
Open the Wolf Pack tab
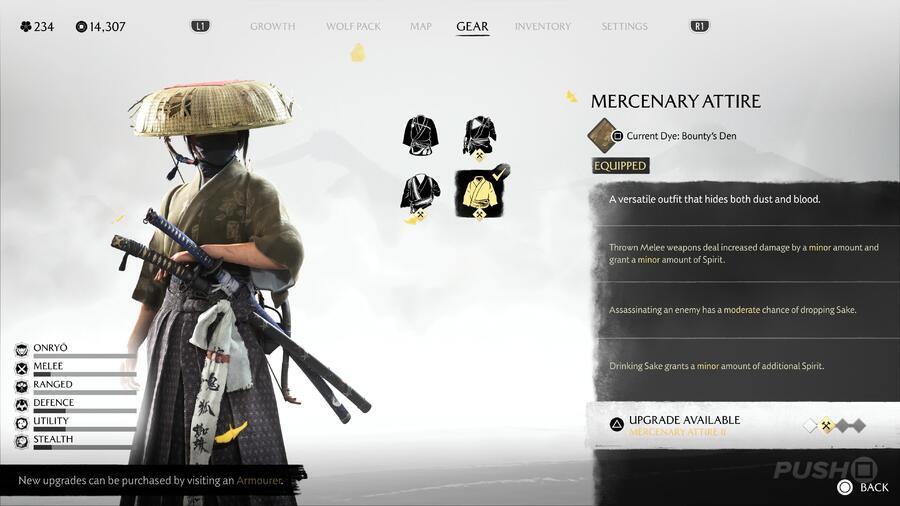353,26
